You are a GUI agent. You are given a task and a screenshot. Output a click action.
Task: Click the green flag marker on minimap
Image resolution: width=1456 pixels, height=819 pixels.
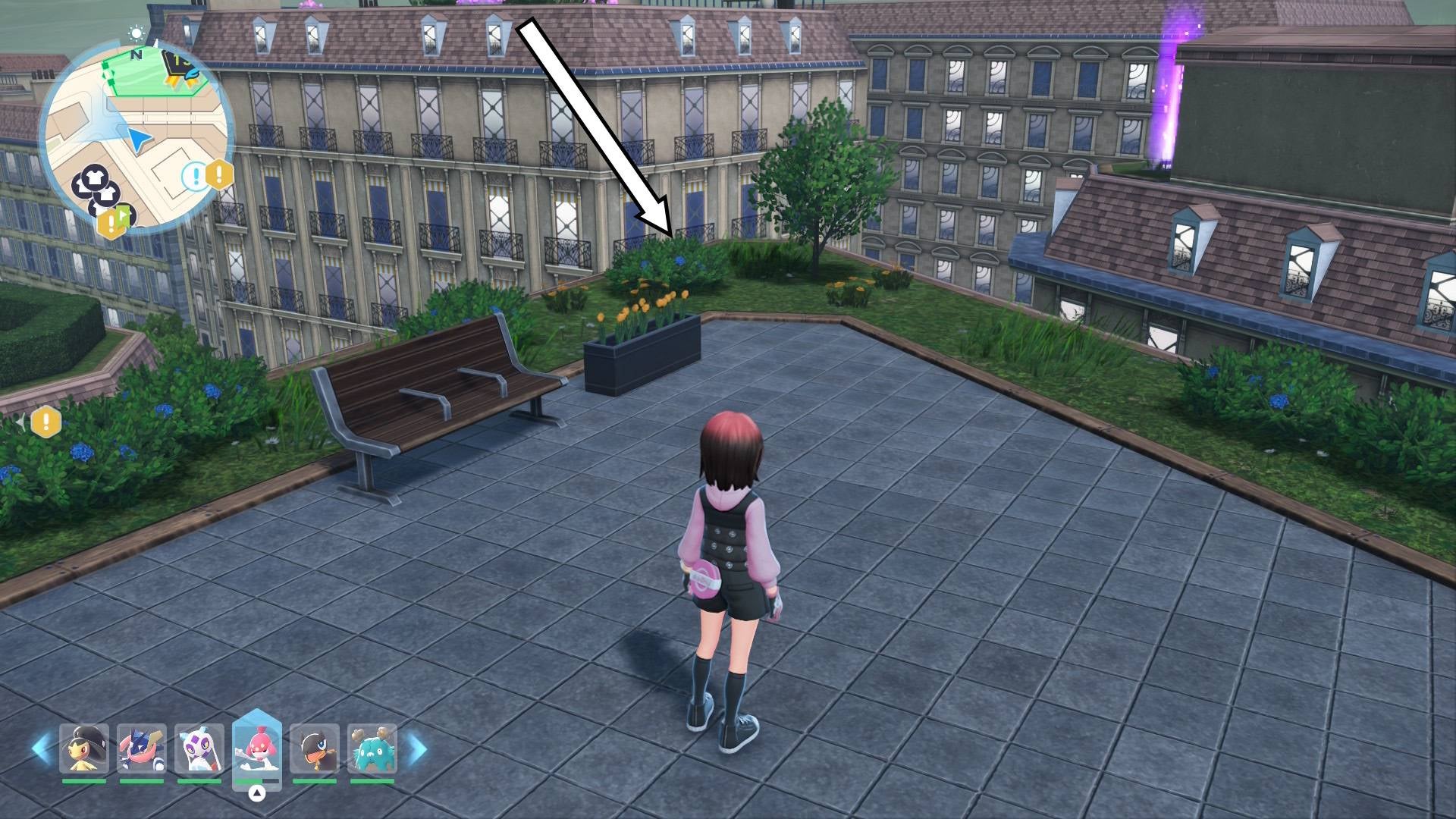coord(124,215)
